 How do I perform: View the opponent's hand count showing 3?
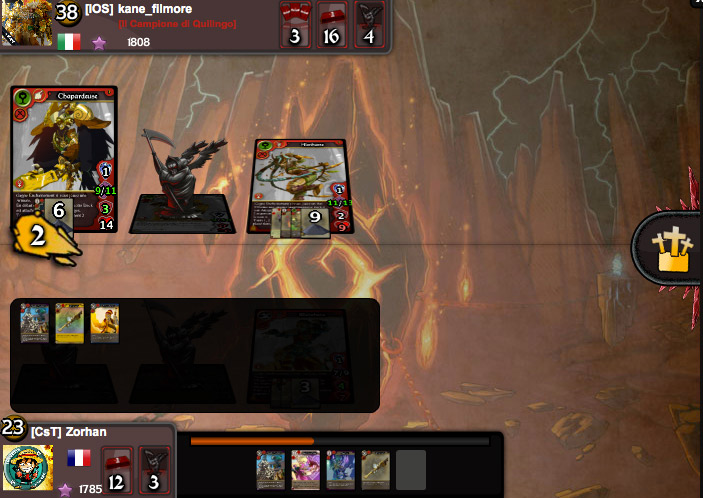[295, 24]
